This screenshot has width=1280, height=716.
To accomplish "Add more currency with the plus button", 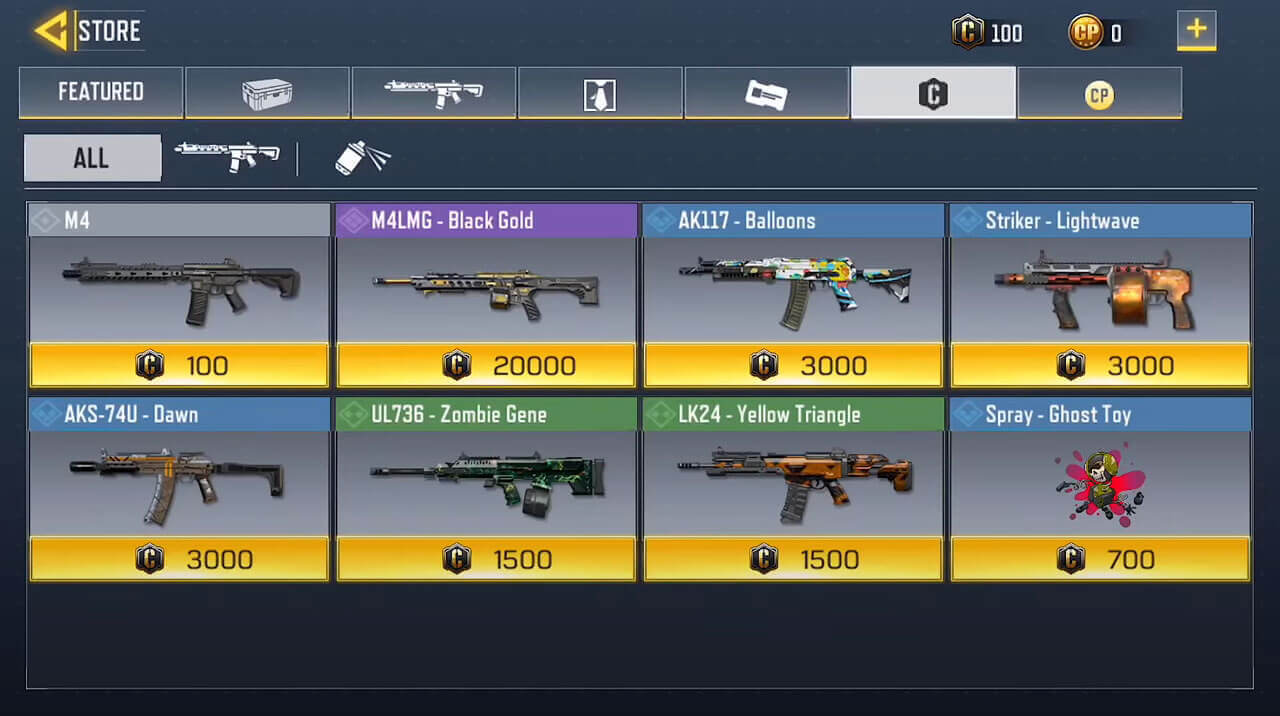I will click(x=1196, y=30).
